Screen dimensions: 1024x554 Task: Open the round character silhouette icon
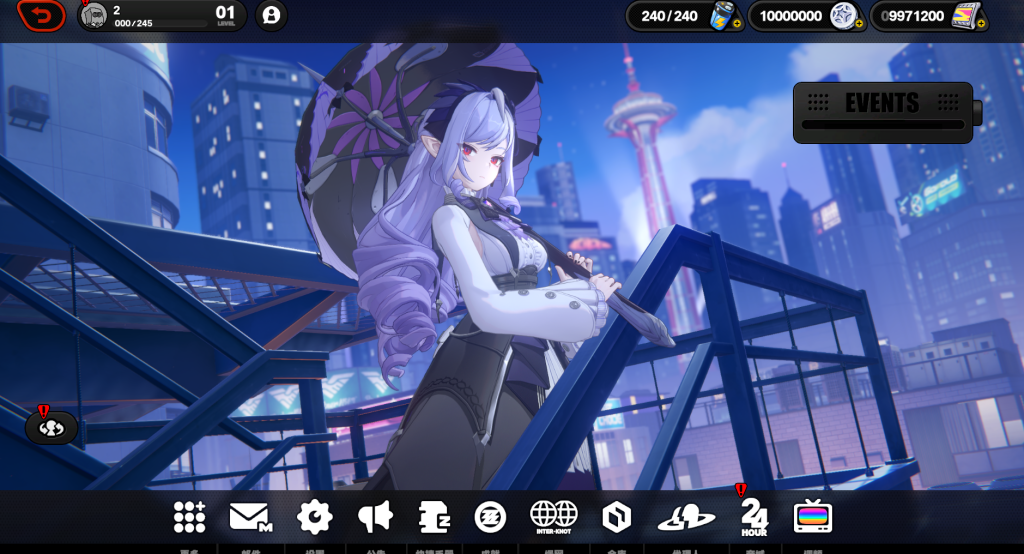click(271, 15)
